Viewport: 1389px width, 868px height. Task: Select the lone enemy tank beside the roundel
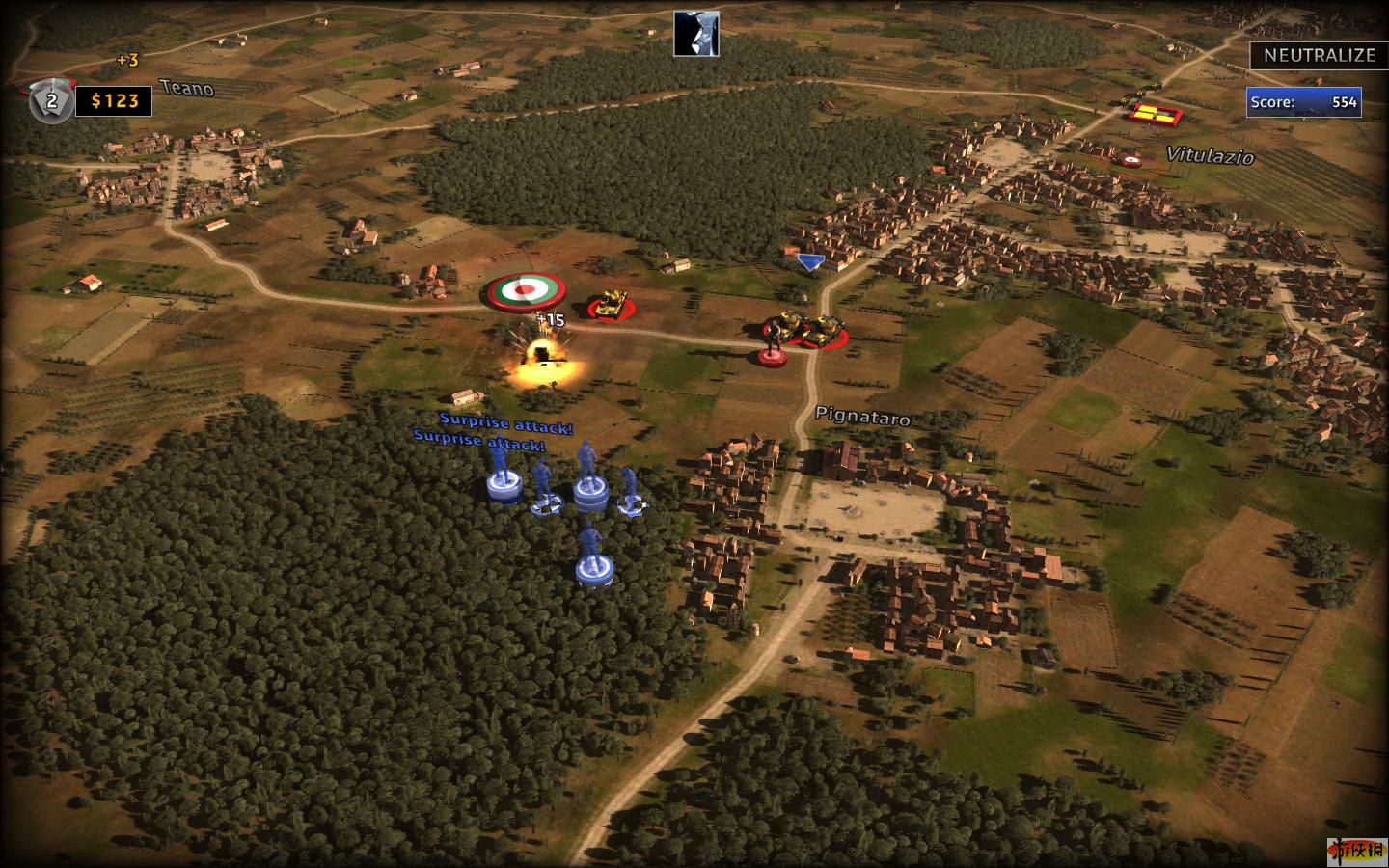pos(610,306)
